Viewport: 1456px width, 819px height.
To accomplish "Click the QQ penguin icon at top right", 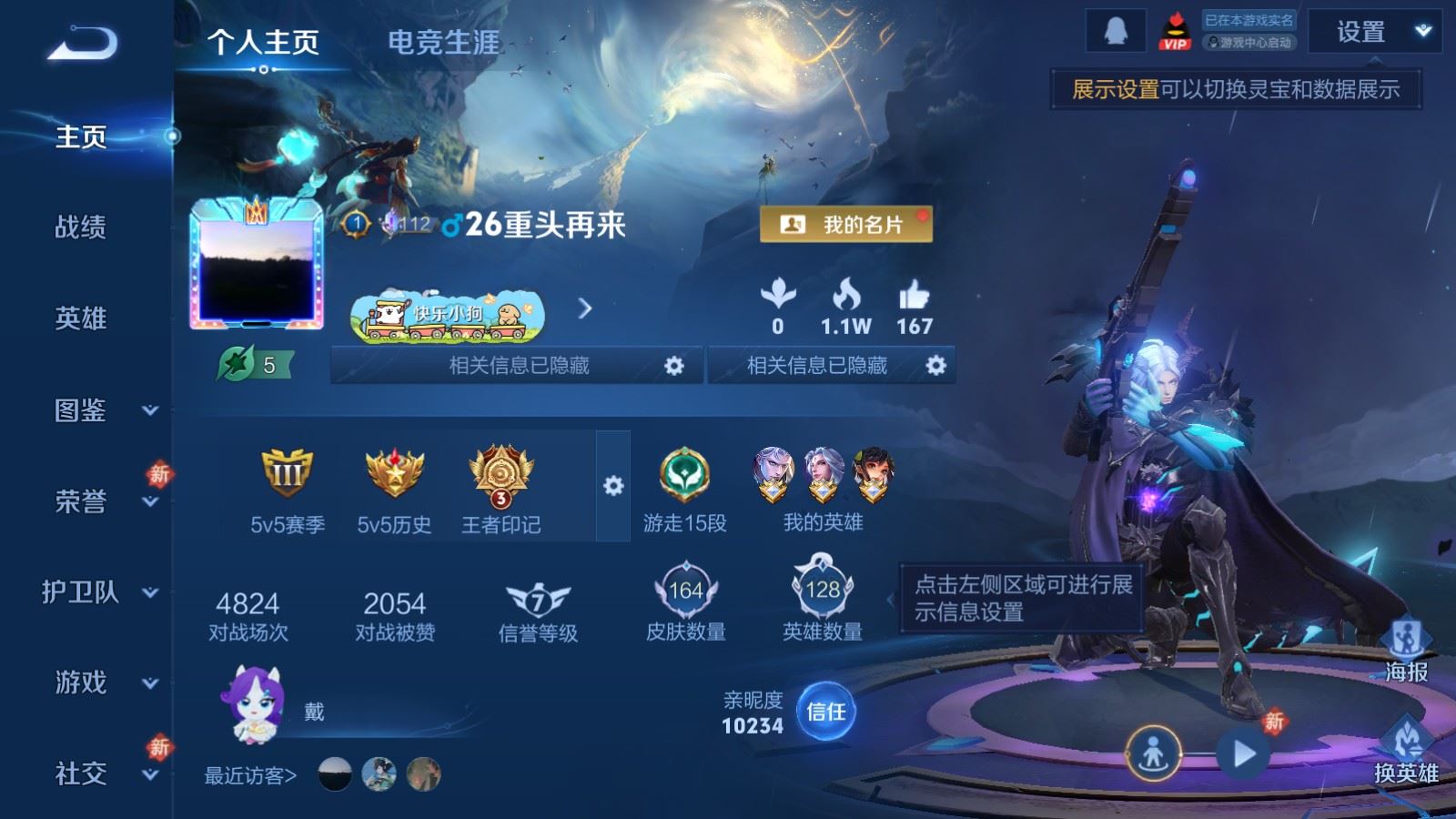I will tap(1117, 29).
